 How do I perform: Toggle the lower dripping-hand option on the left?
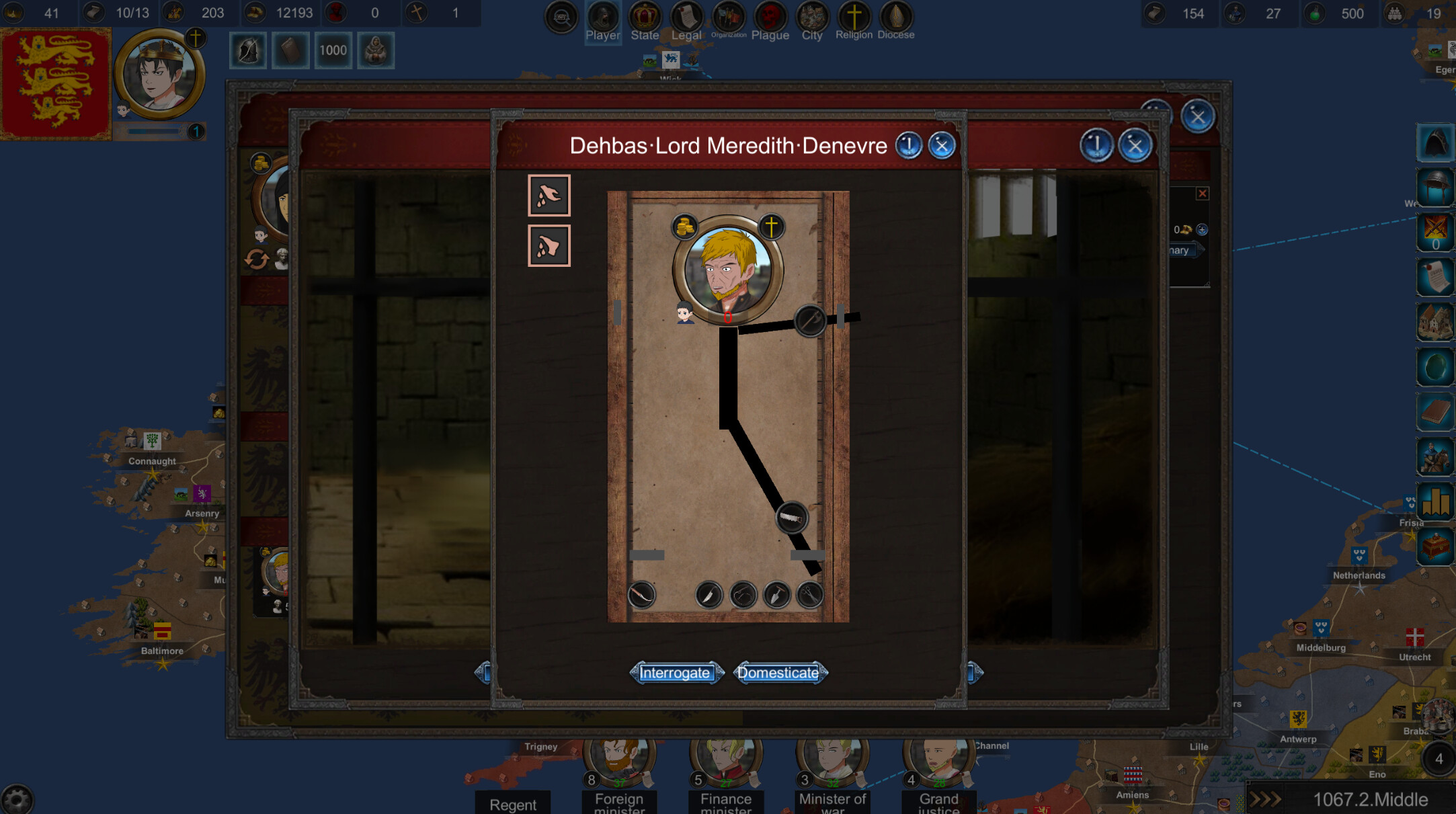click(549, 245)
